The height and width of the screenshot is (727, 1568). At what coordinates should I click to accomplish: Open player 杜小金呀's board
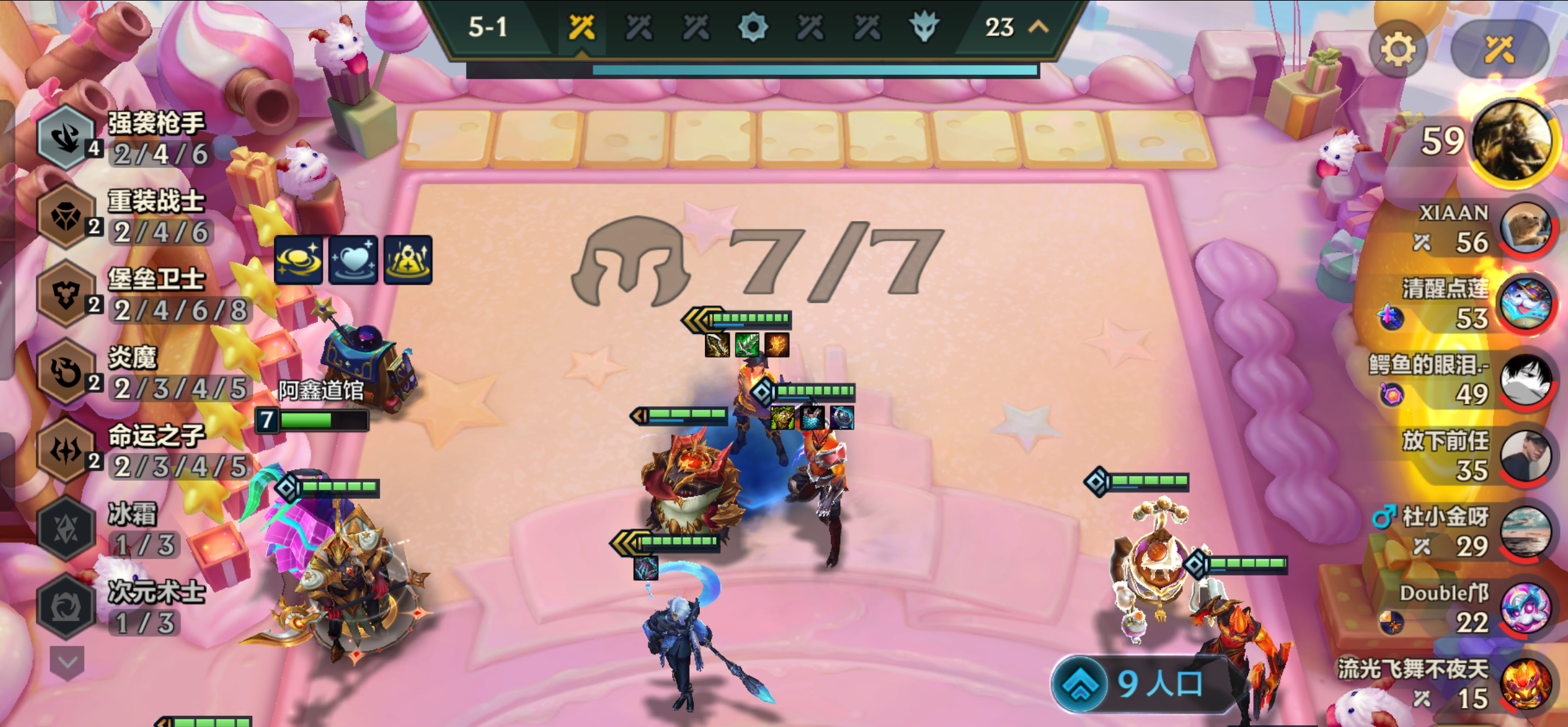1525,532
